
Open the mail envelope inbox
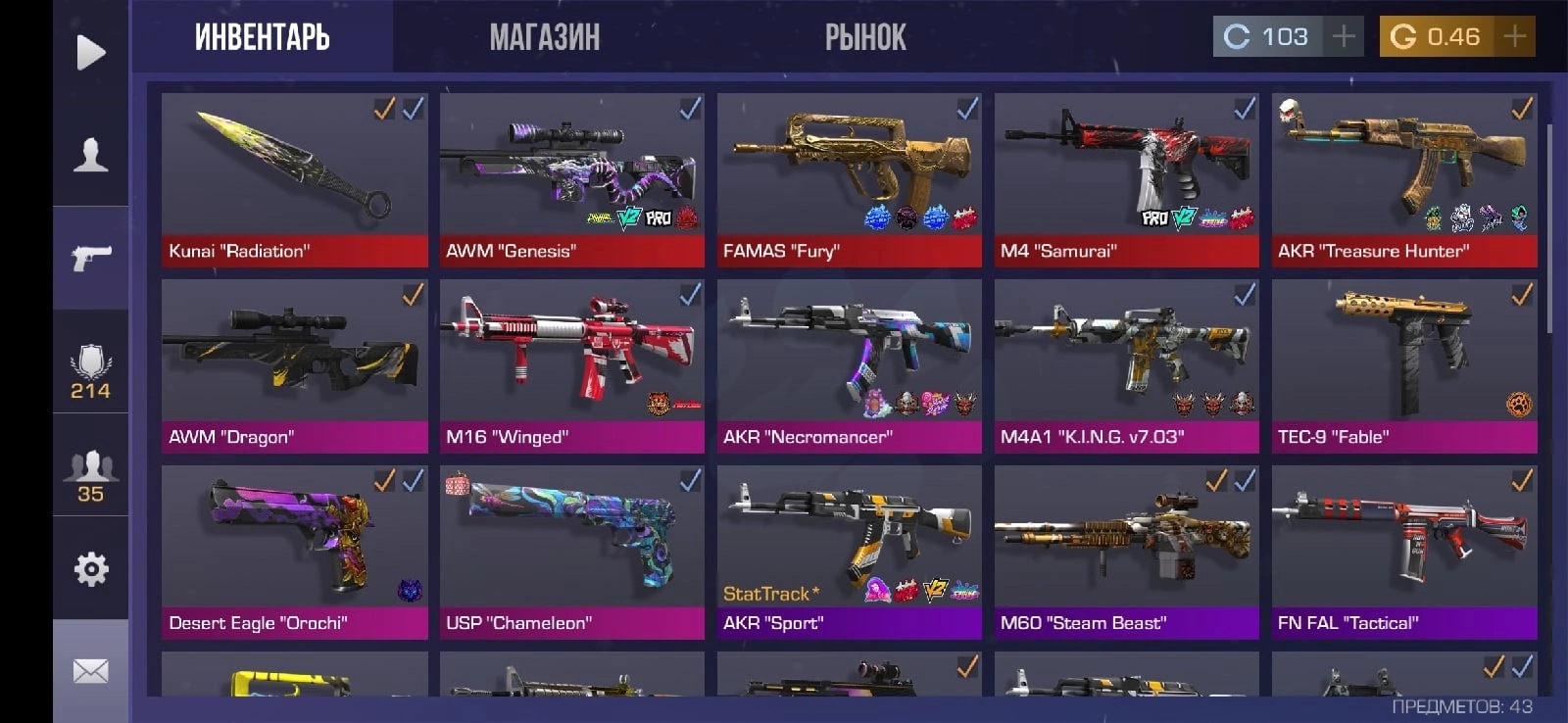pyautogui.click(x=90, y=671)
